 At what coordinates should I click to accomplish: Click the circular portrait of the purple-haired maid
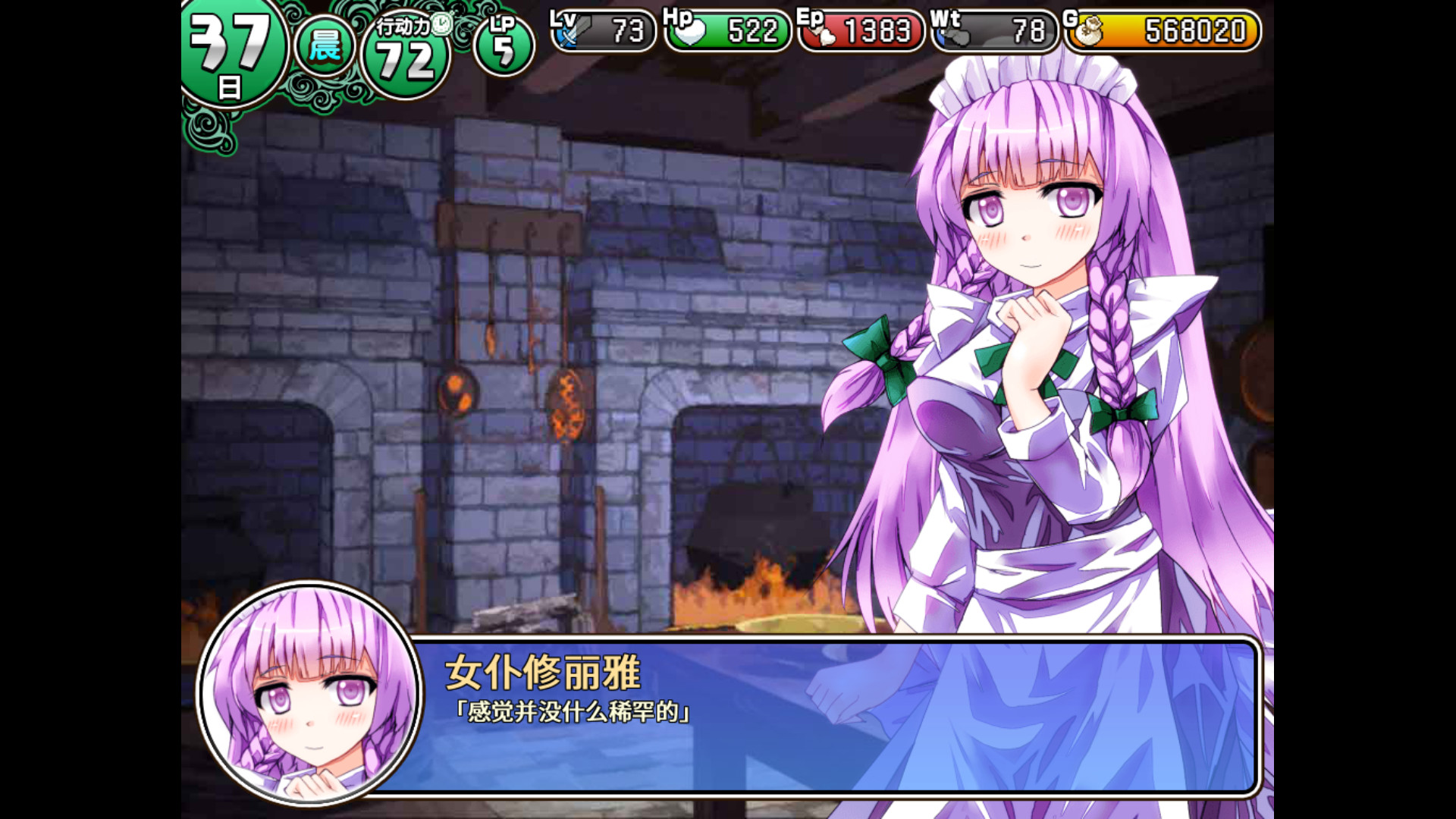tap(306, 705)
